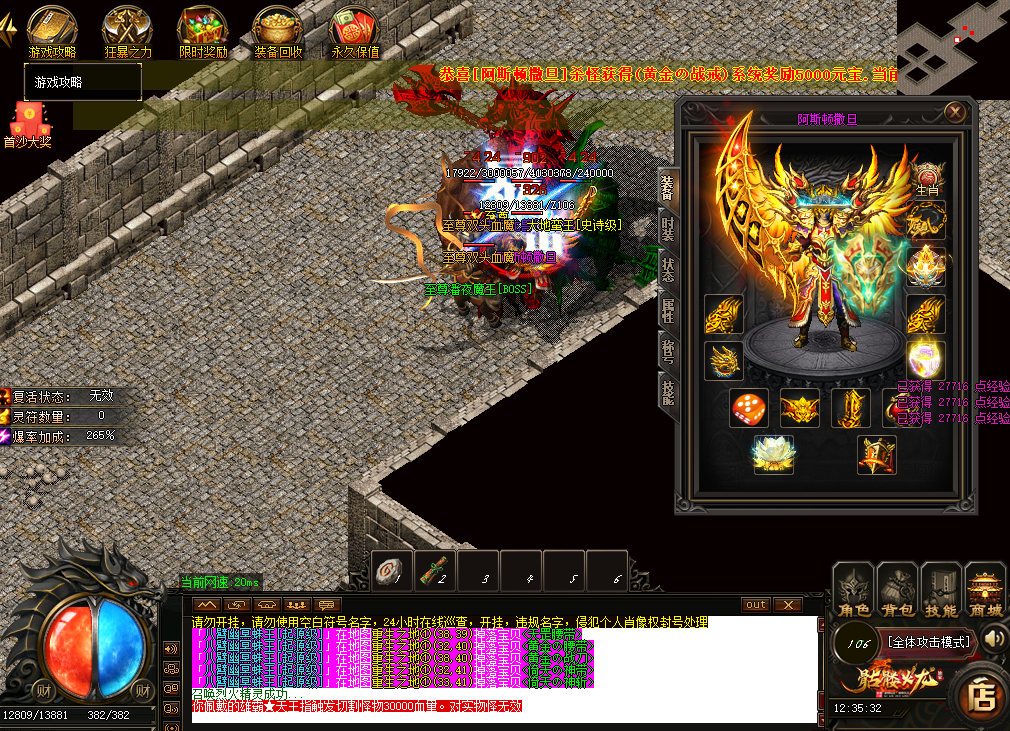Viewport: 1010px width, 731px height.
Task: Select the red dice equipment slot
Action: click(749, 408)
